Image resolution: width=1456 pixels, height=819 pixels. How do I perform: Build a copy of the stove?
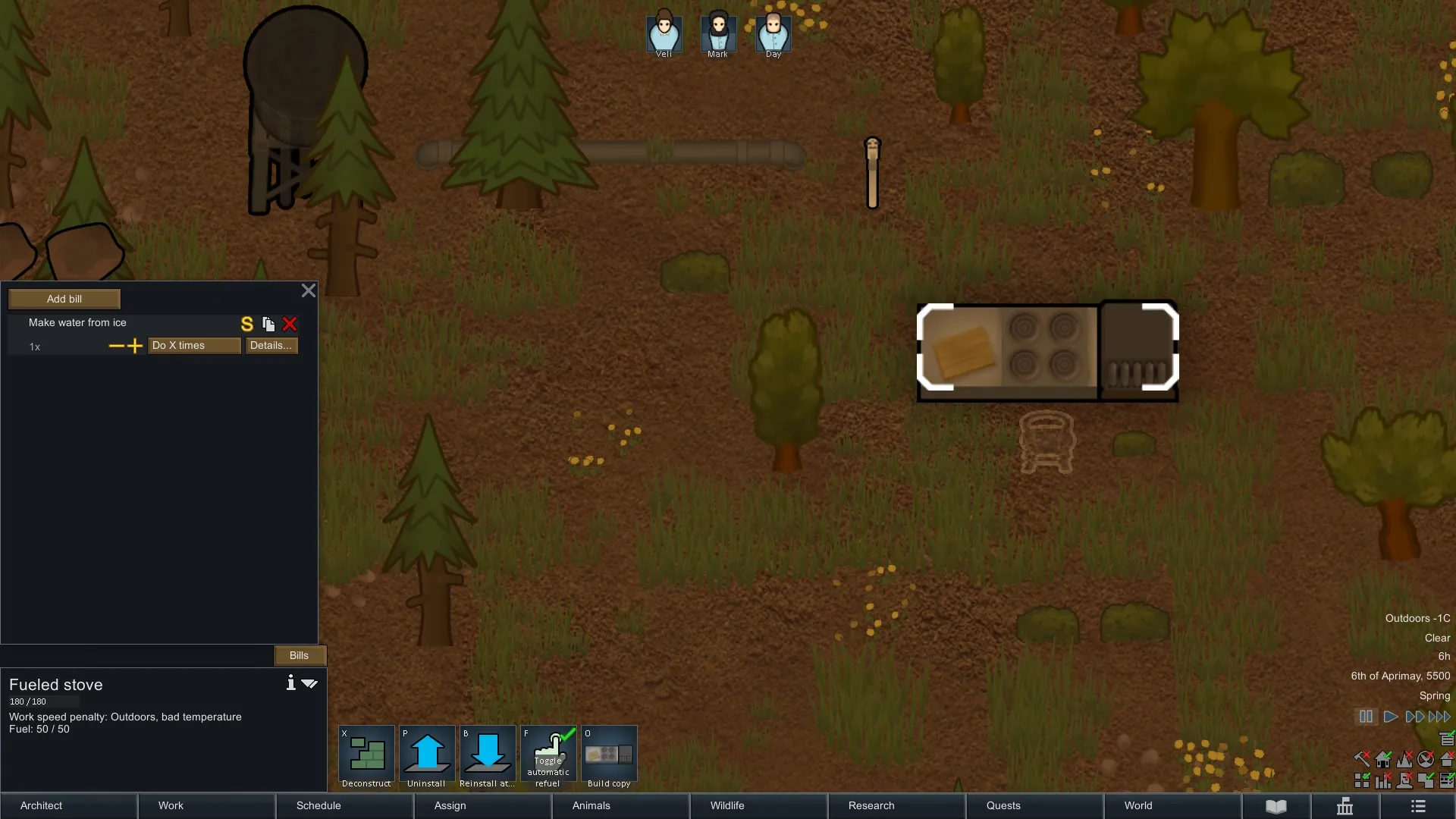point(609,757)
